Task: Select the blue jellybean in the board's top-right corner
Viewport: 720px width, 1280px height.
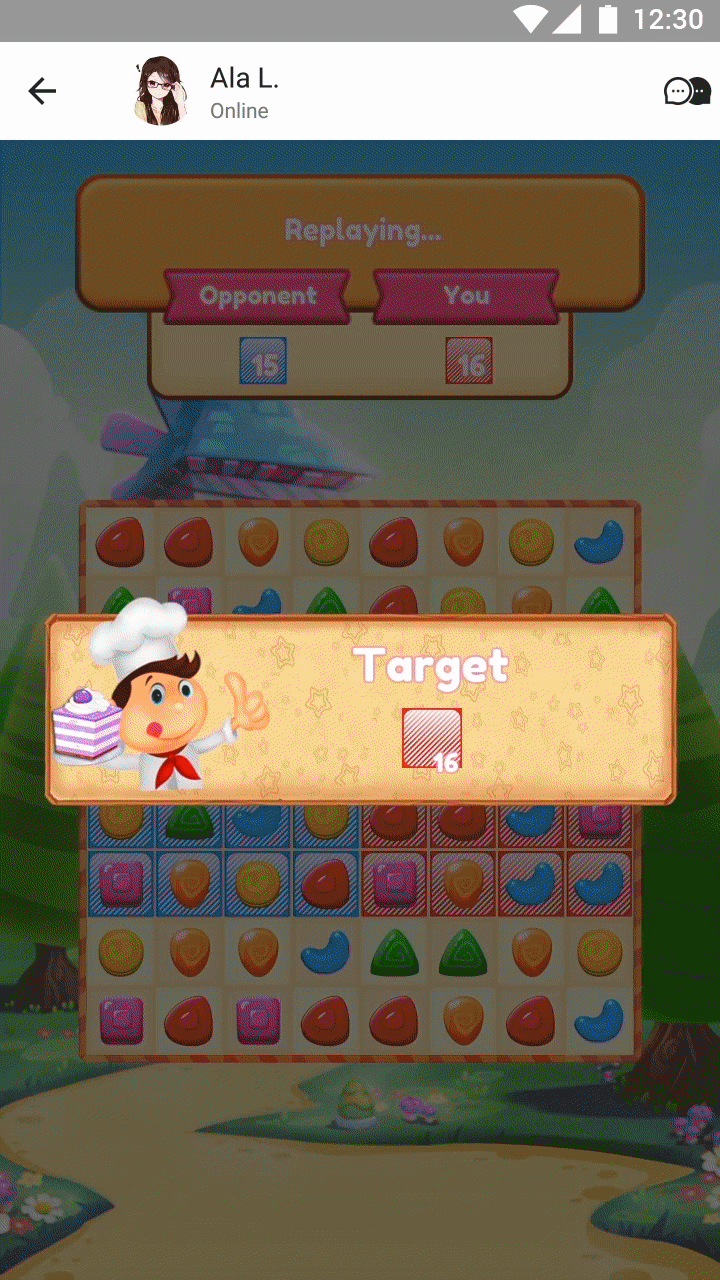Action: [599, 541]
